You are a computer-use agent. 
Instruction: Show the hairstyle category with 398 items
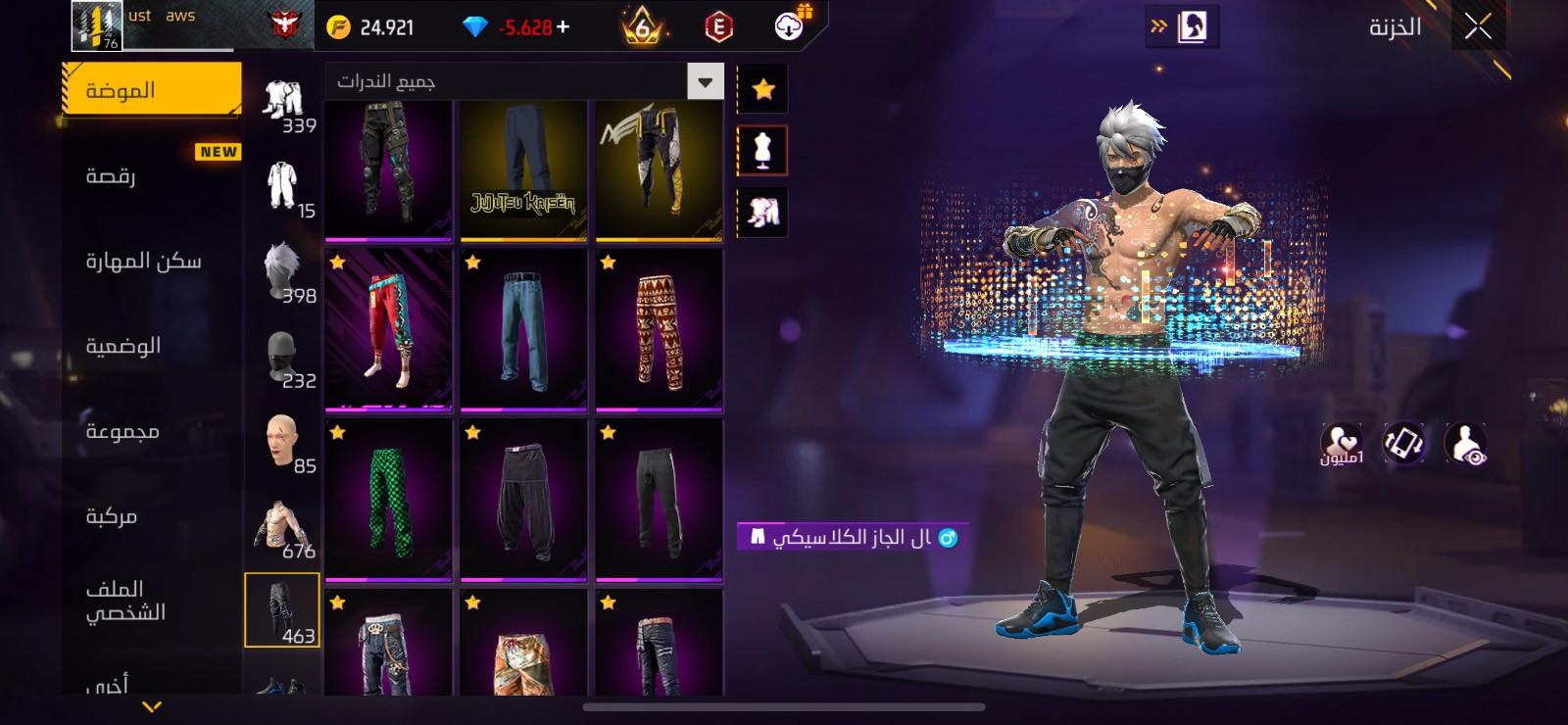pos(282,272)
